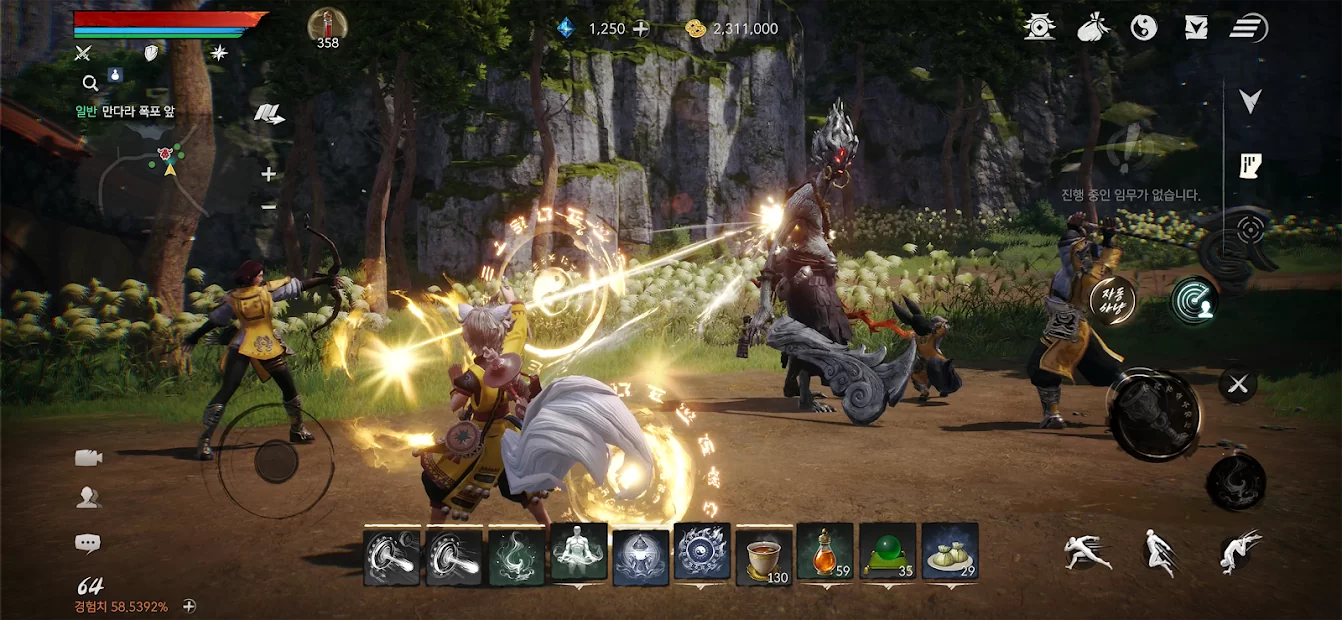Image resolution: width=1342 pixels, height=620 pixels.
Task: Click the radar target scan button
Action: [1193, 301]
